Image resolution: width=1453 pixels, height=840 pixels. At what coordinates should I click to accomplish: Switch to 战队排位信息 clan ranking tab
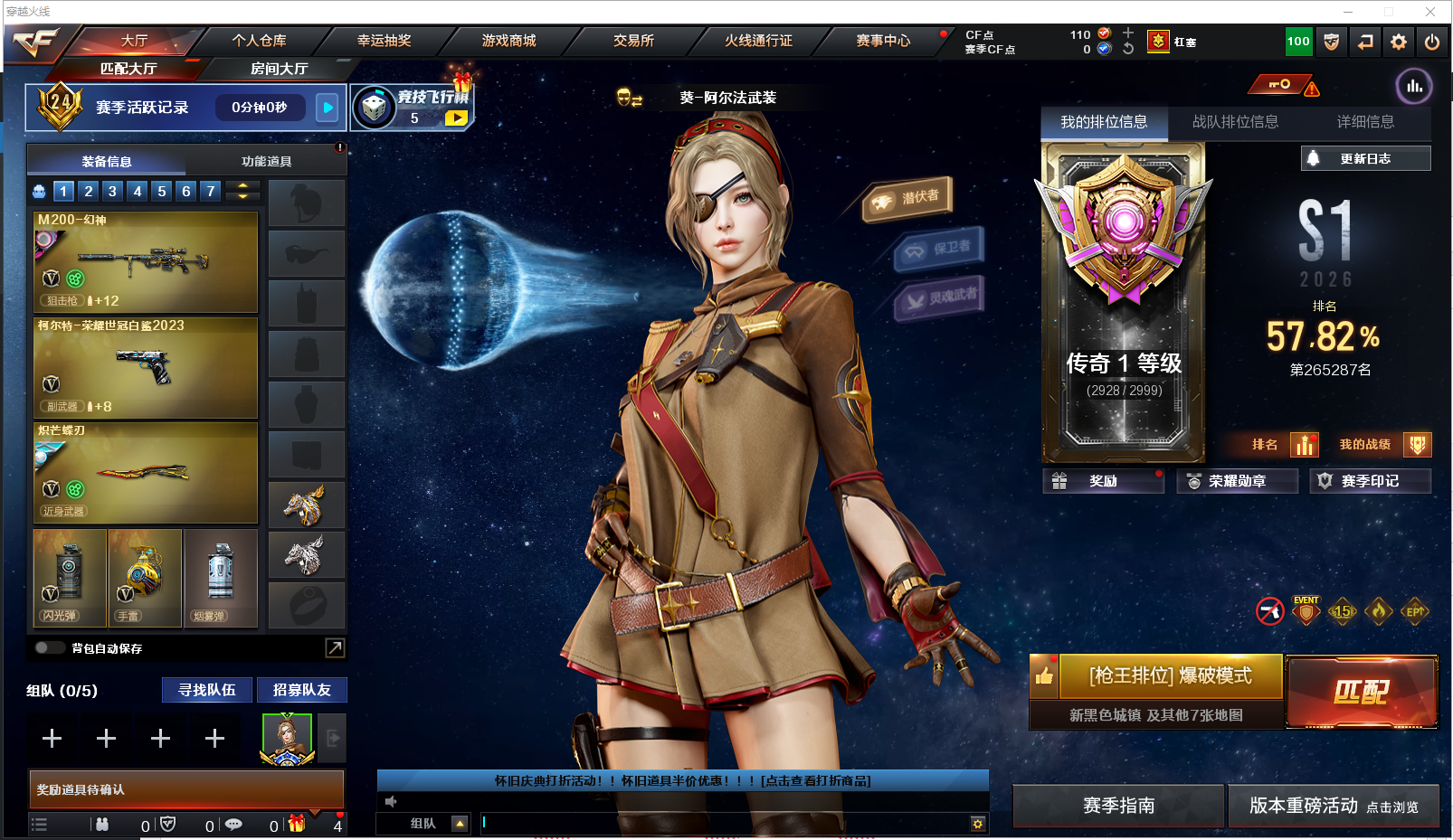(1235, 122)
